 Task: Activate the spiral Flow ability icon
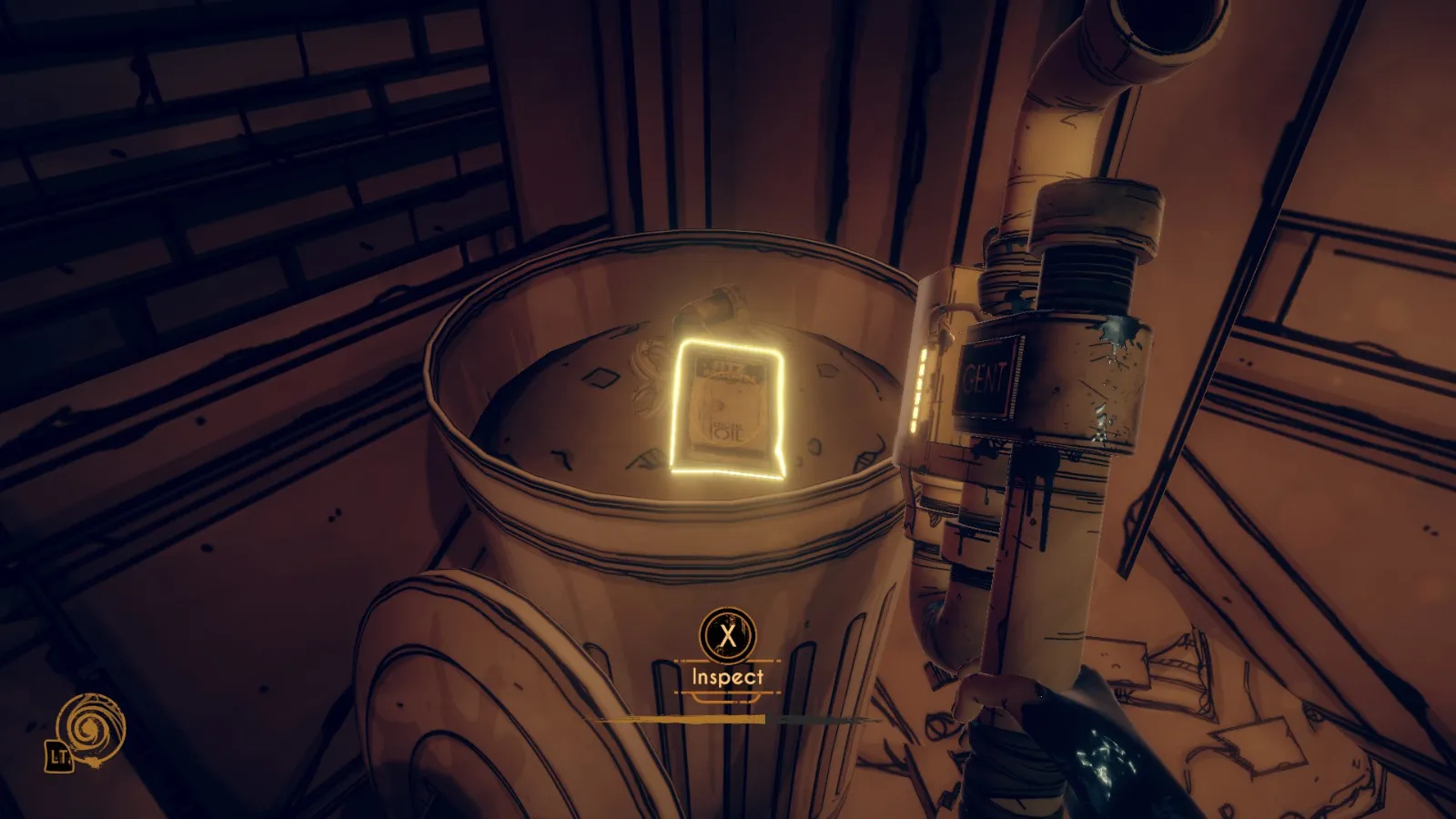[90, 729]
